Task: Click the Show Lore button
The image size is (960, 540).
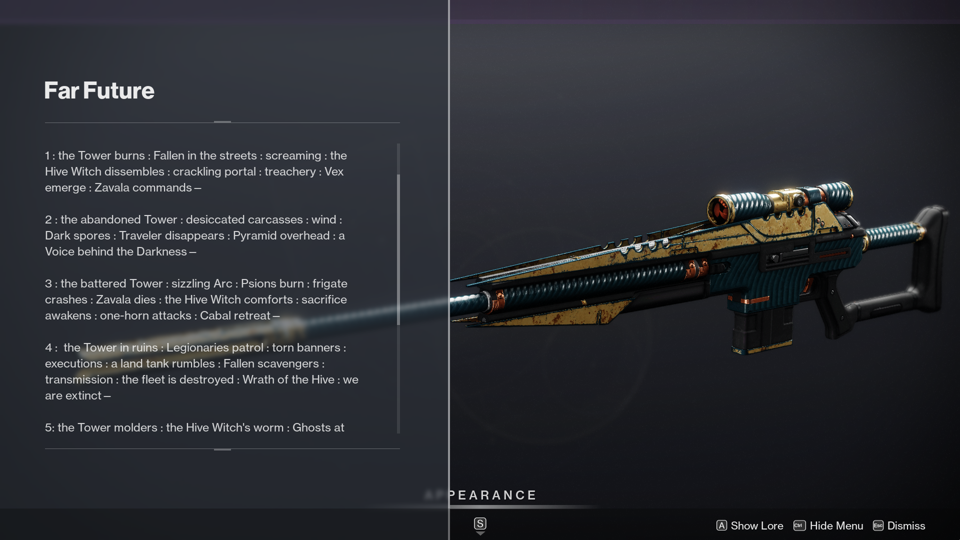Action: (749, 526)
